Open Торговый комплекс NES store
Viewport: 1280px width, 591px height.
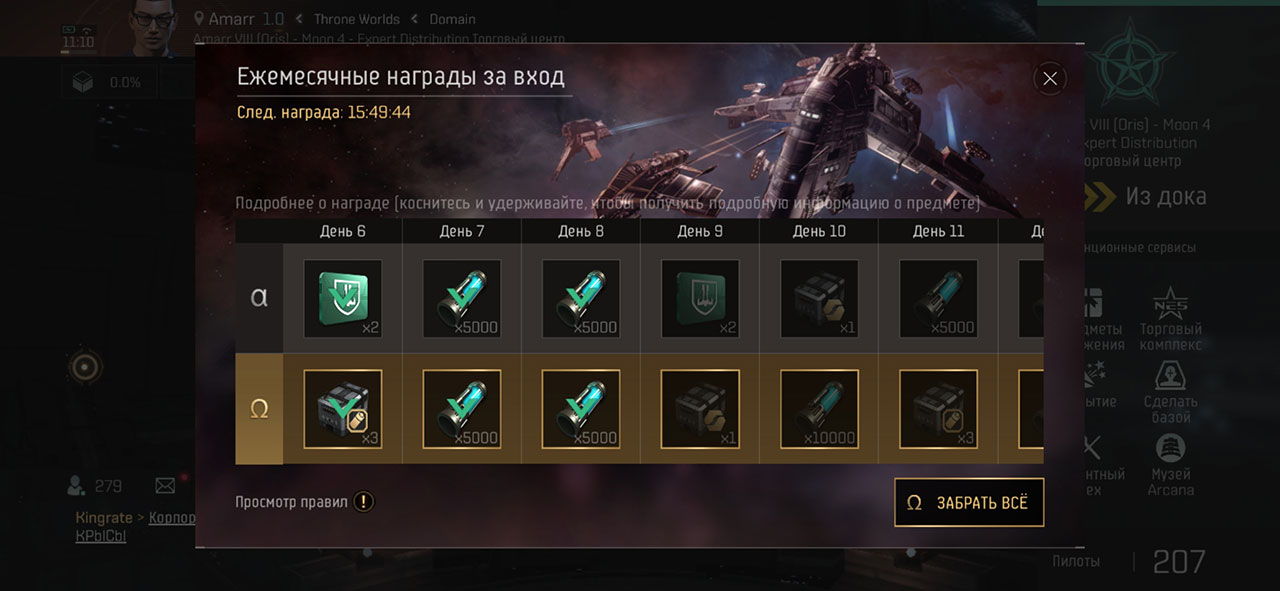tap(1170, 320)
